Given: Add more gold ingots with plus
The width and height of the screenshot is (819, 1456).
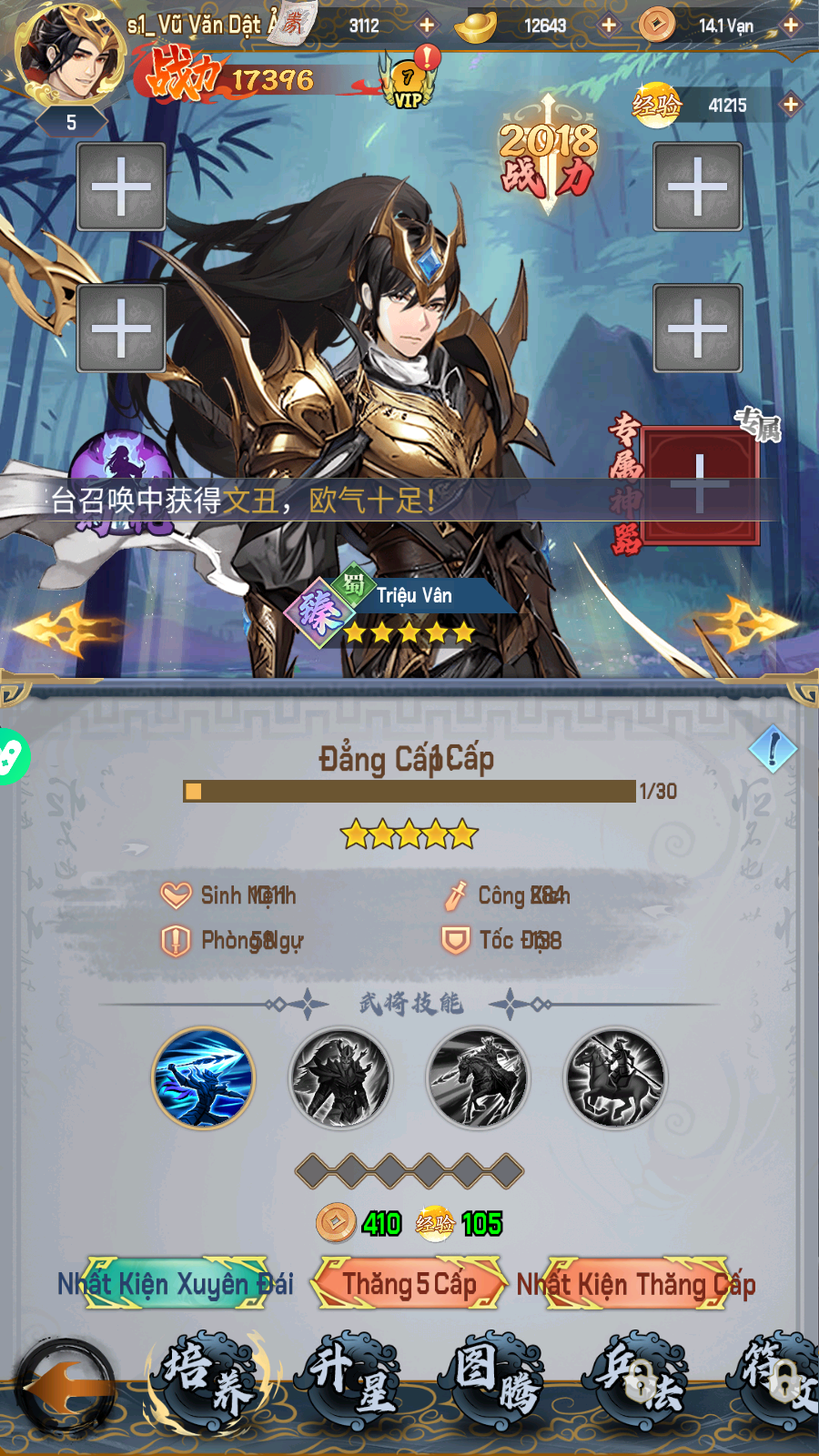Looking at the screenshot, I should click(x=609, y=25).
